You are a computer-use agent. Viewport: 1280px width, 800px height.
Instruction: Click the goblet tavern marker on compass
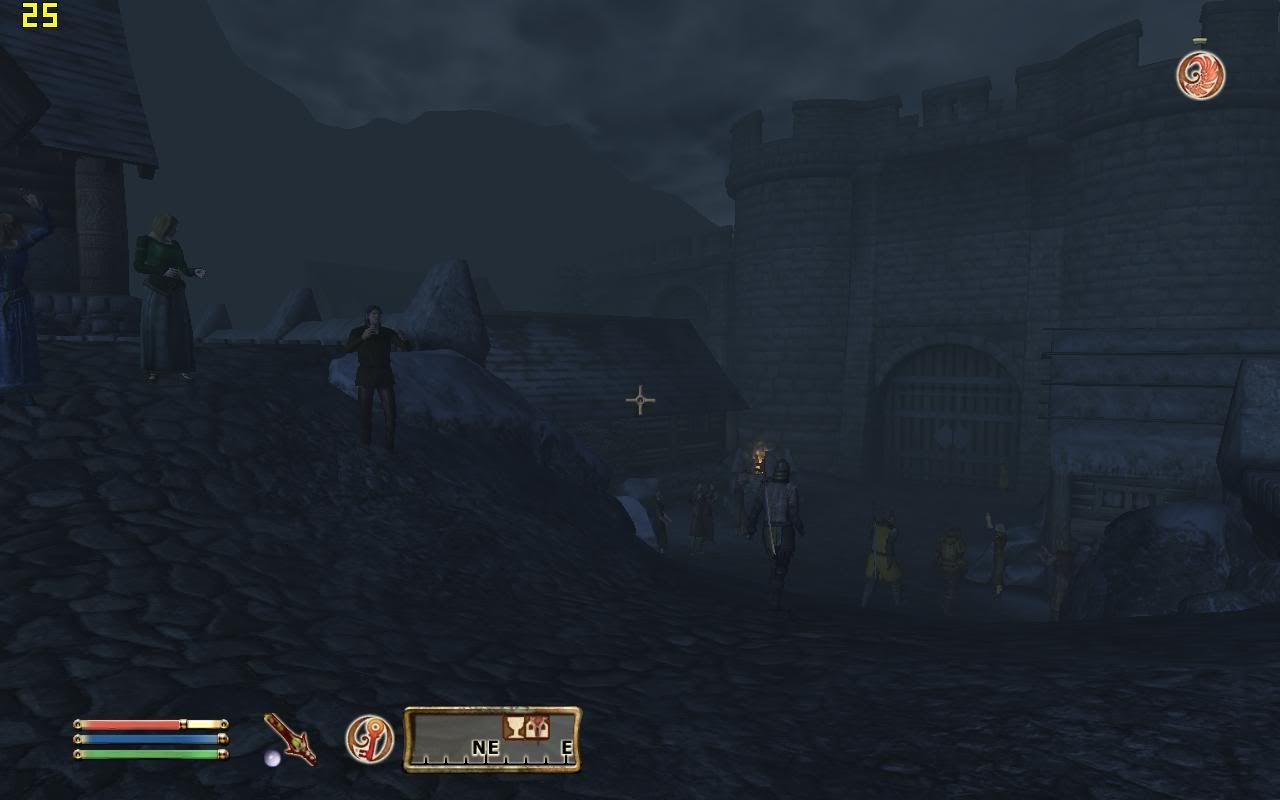pos(515,727)
